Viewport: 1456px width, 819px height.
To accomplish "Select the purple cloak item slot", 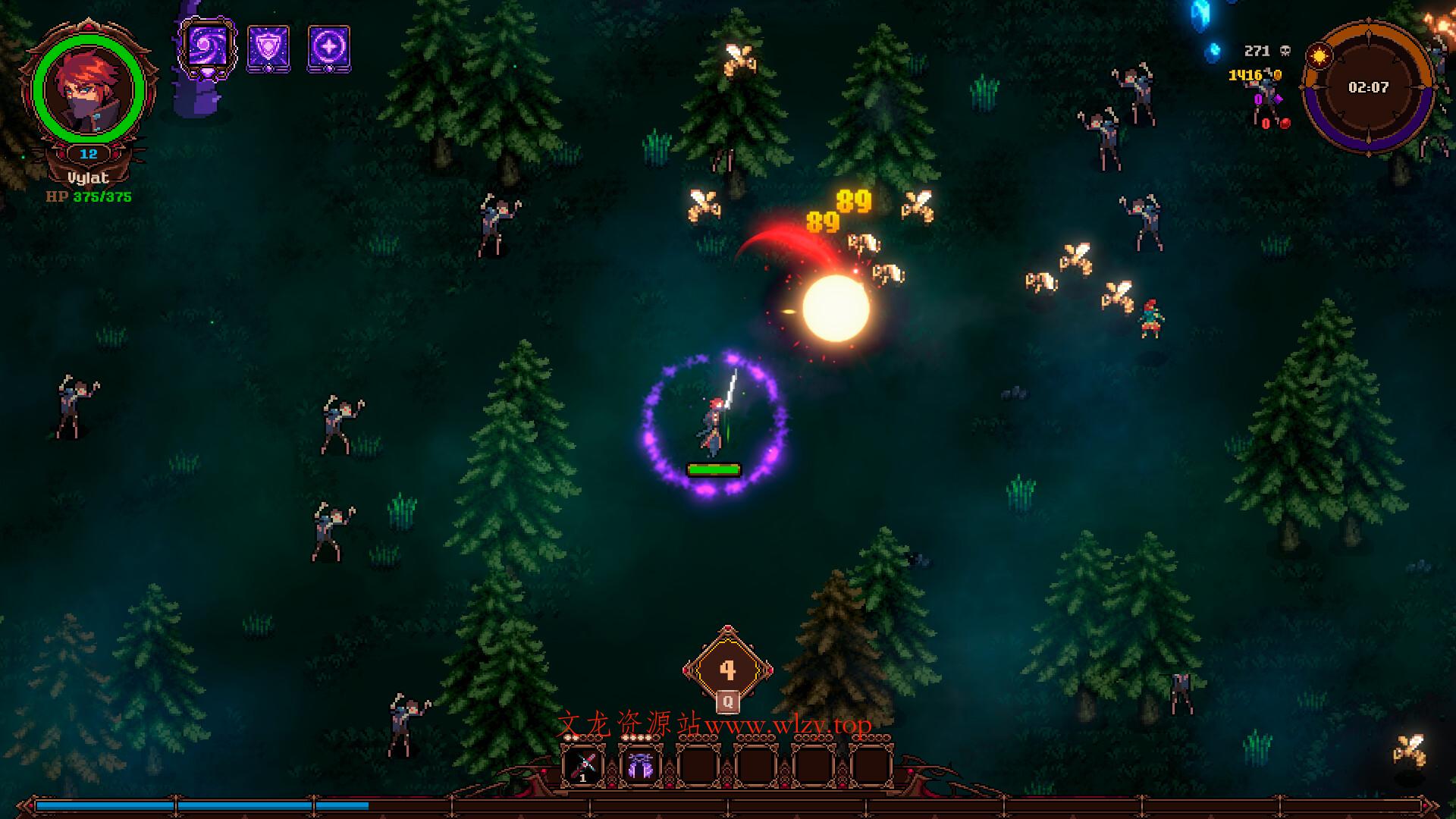I will pos(641,767).
